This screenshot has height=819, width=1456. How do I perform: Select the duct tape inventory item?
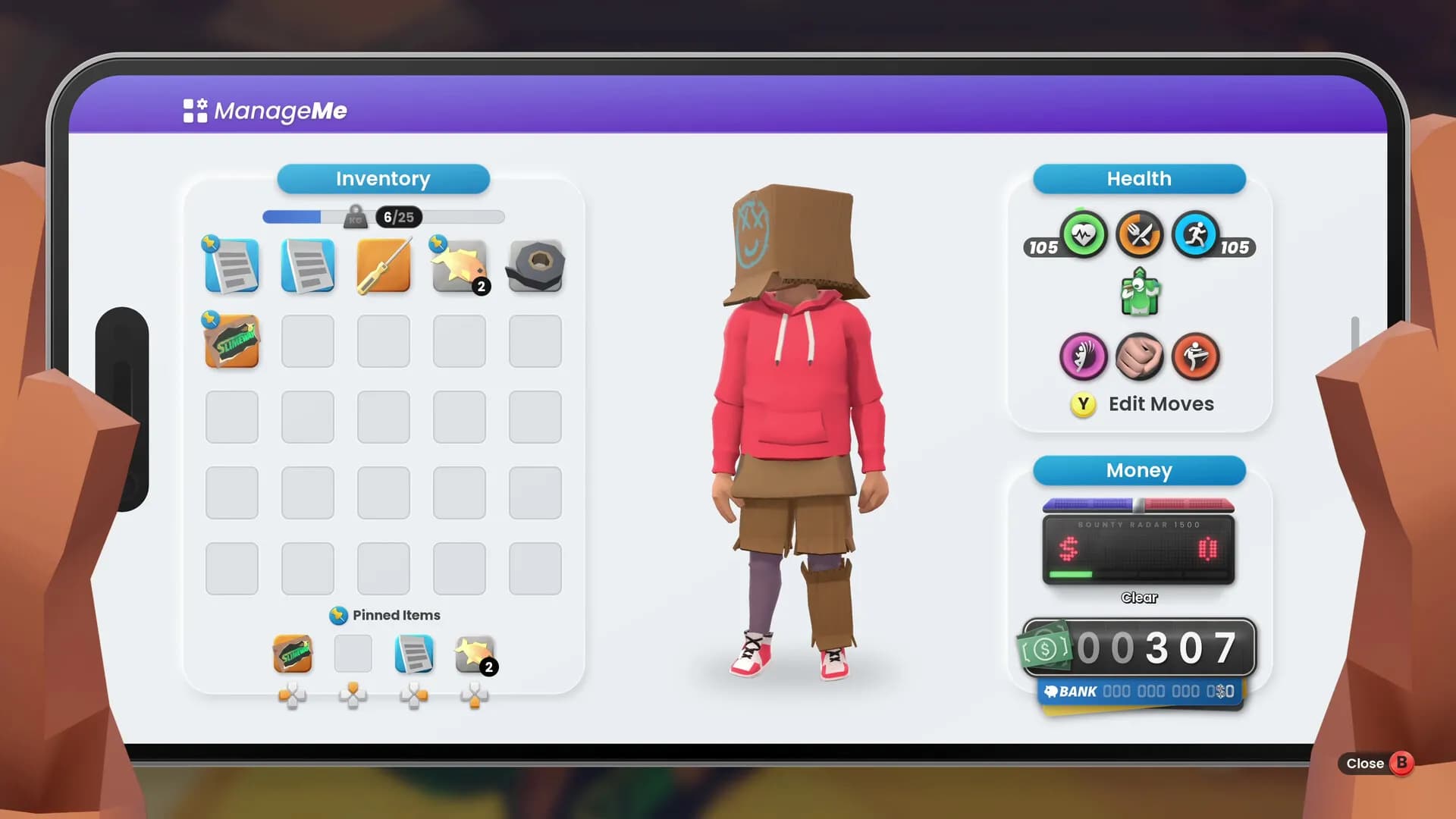point(535,265)
